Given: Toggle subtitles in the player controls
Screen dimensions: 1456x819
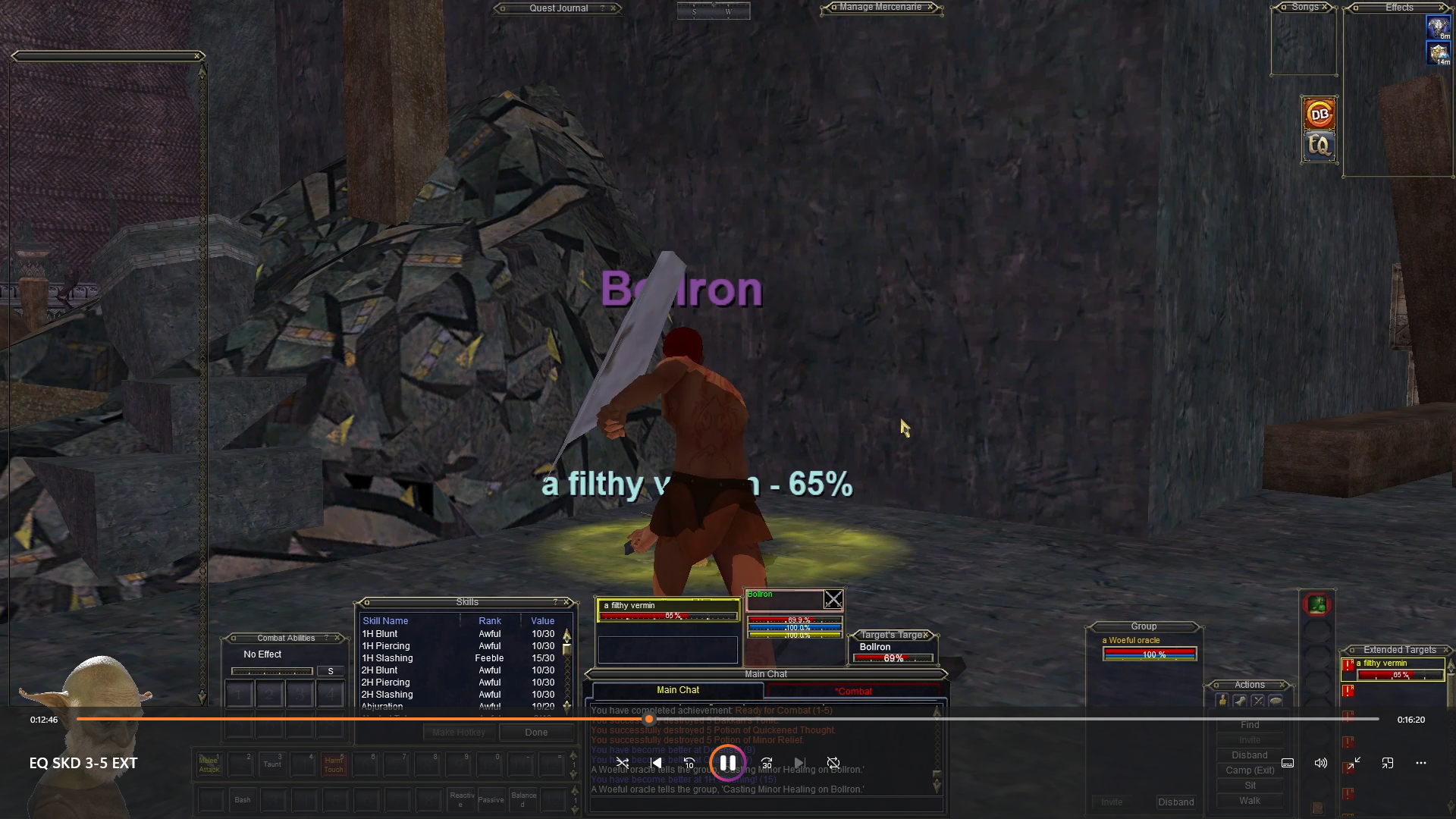Looking at the screenshot, I should click(1287, 763).
